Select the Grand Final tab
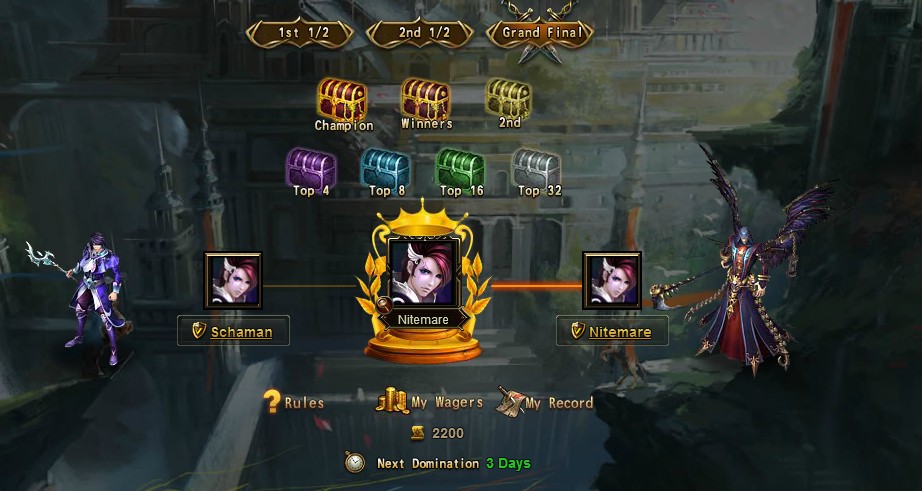 click(541, 32)
